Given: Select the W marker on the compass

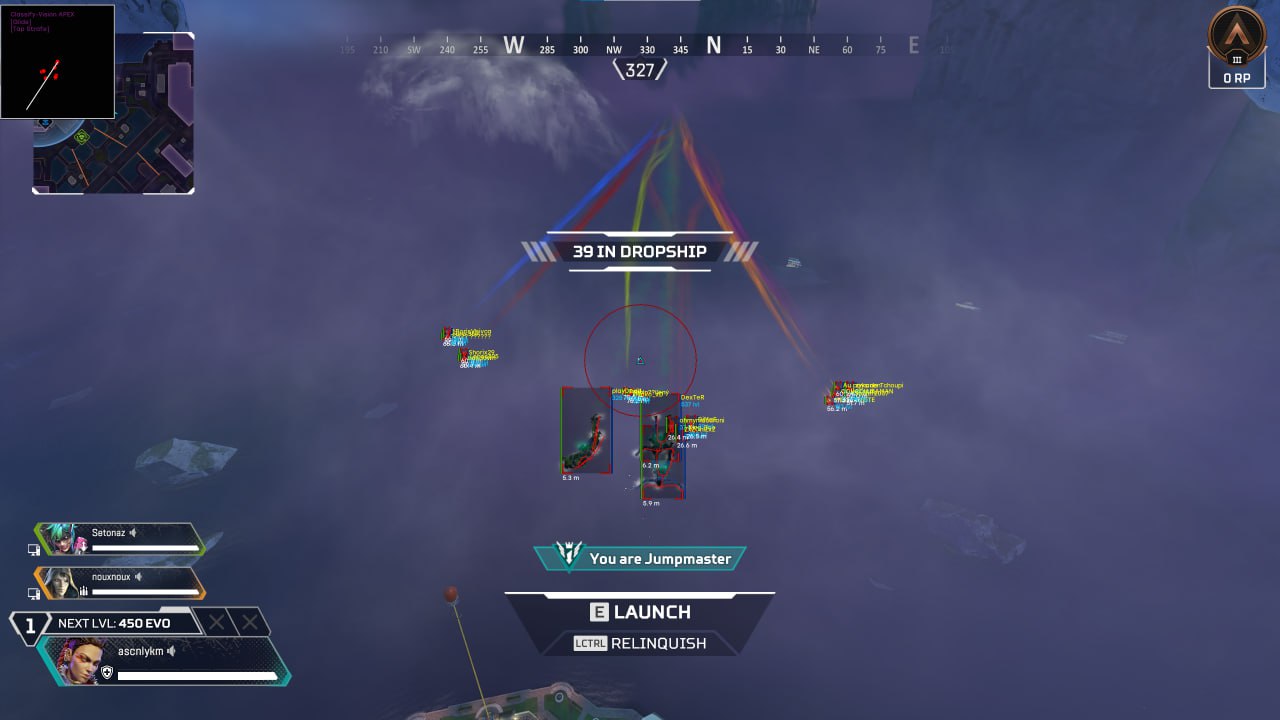Looking at the screenshot, I should coord(514,45).
